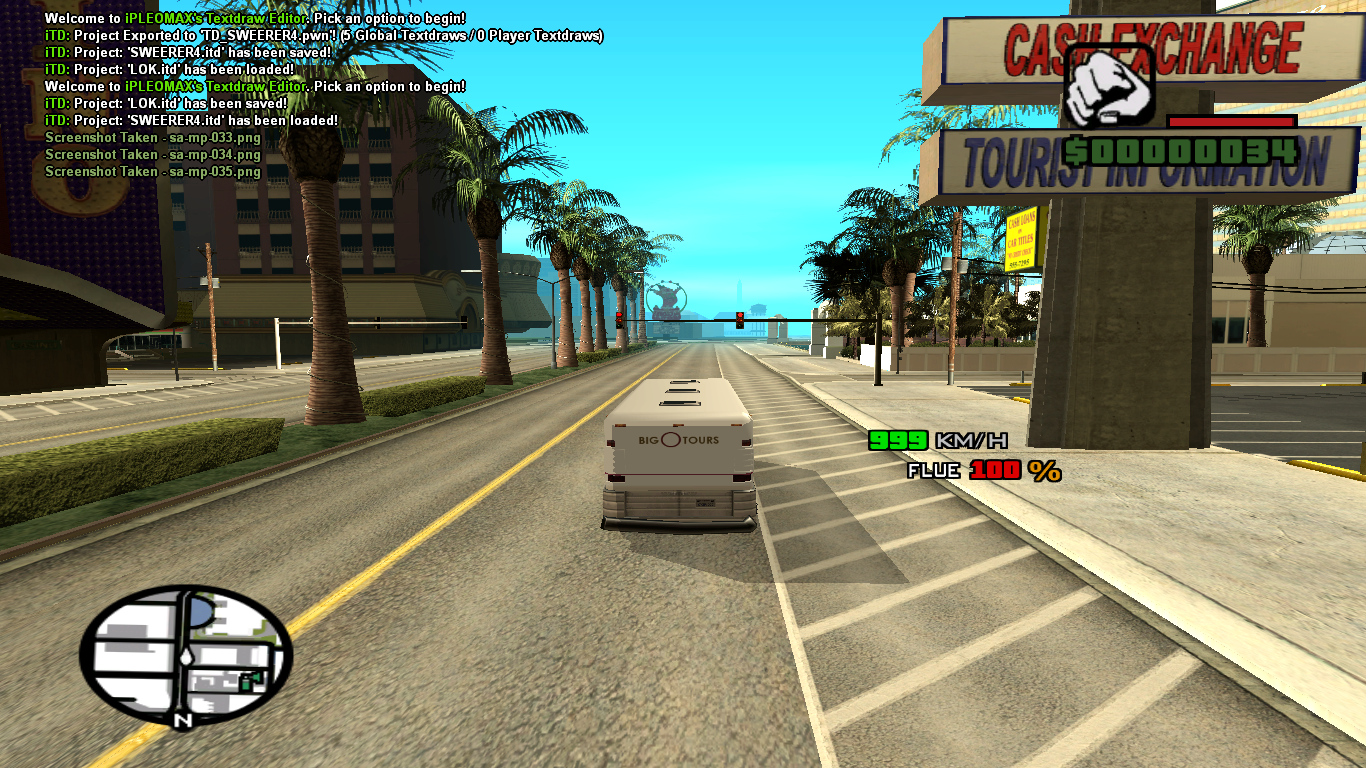The width and height of the screenshot is (1366, 768).
Task: Select the fist weapon icon
Action: pos(1108,86)
